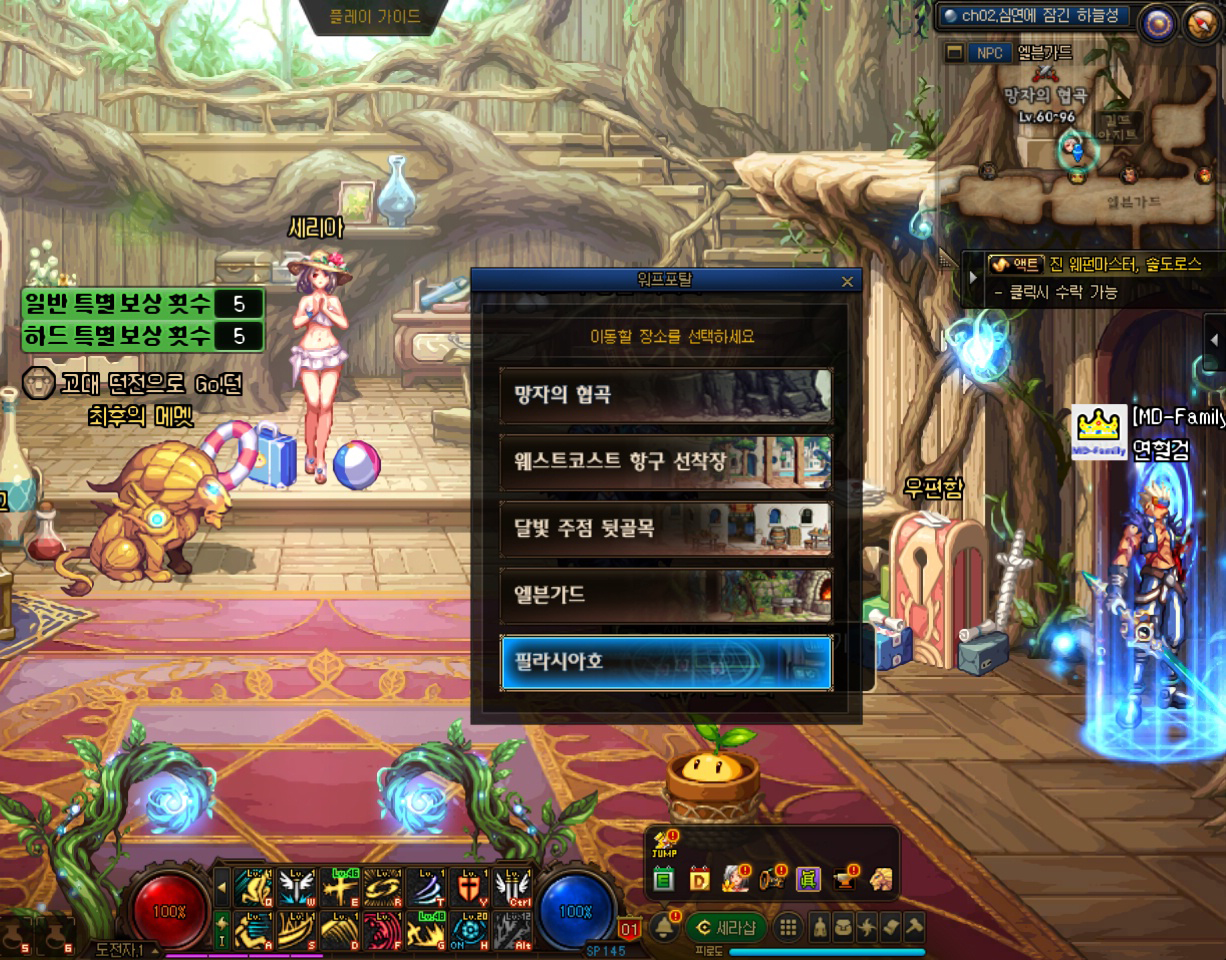Activate the angel wings skill

[x=297, y=886]
